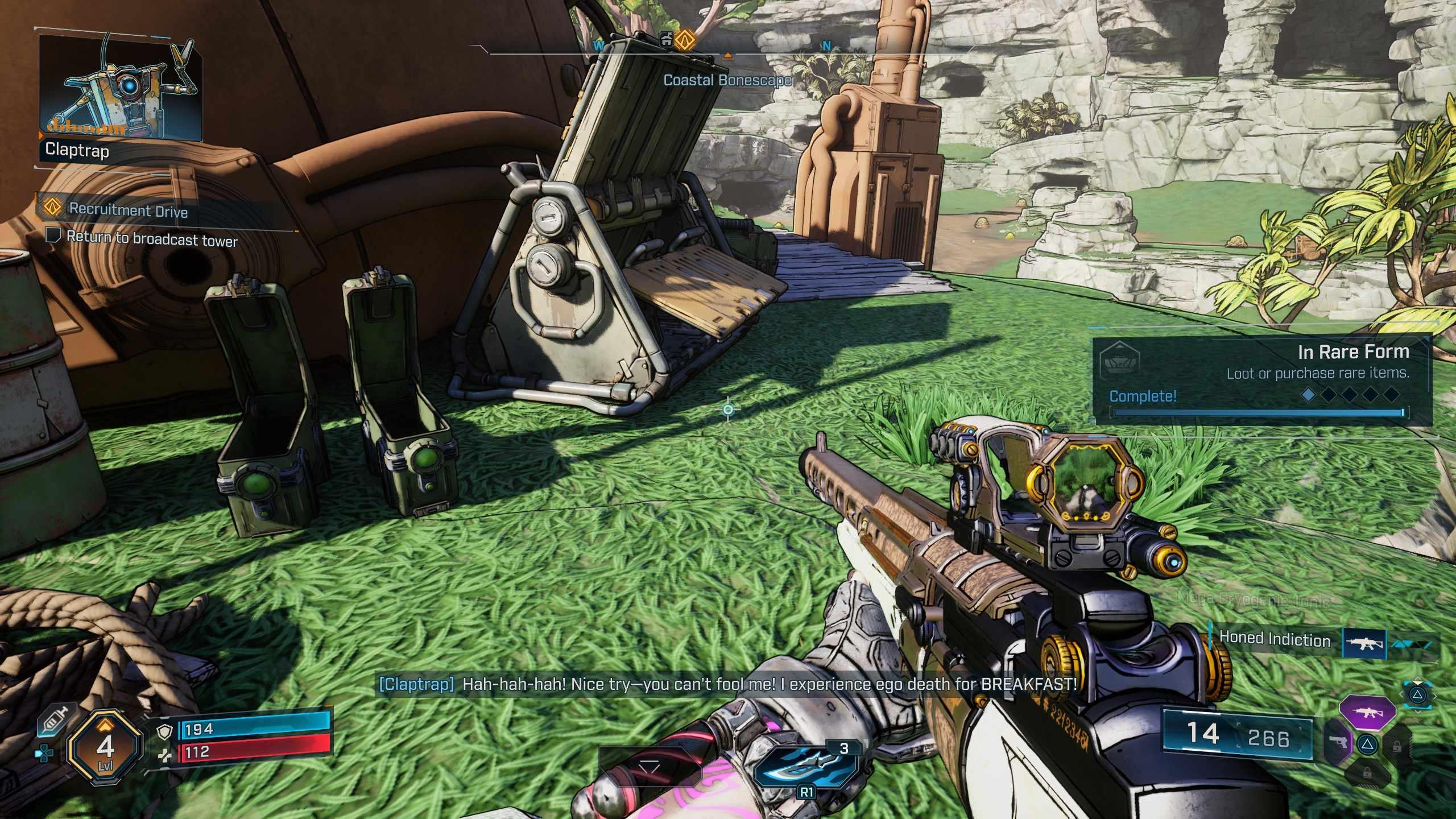
Task: Click the shield icon beside the blue bar
Action: pyautogui.click(x=165, y=732)
